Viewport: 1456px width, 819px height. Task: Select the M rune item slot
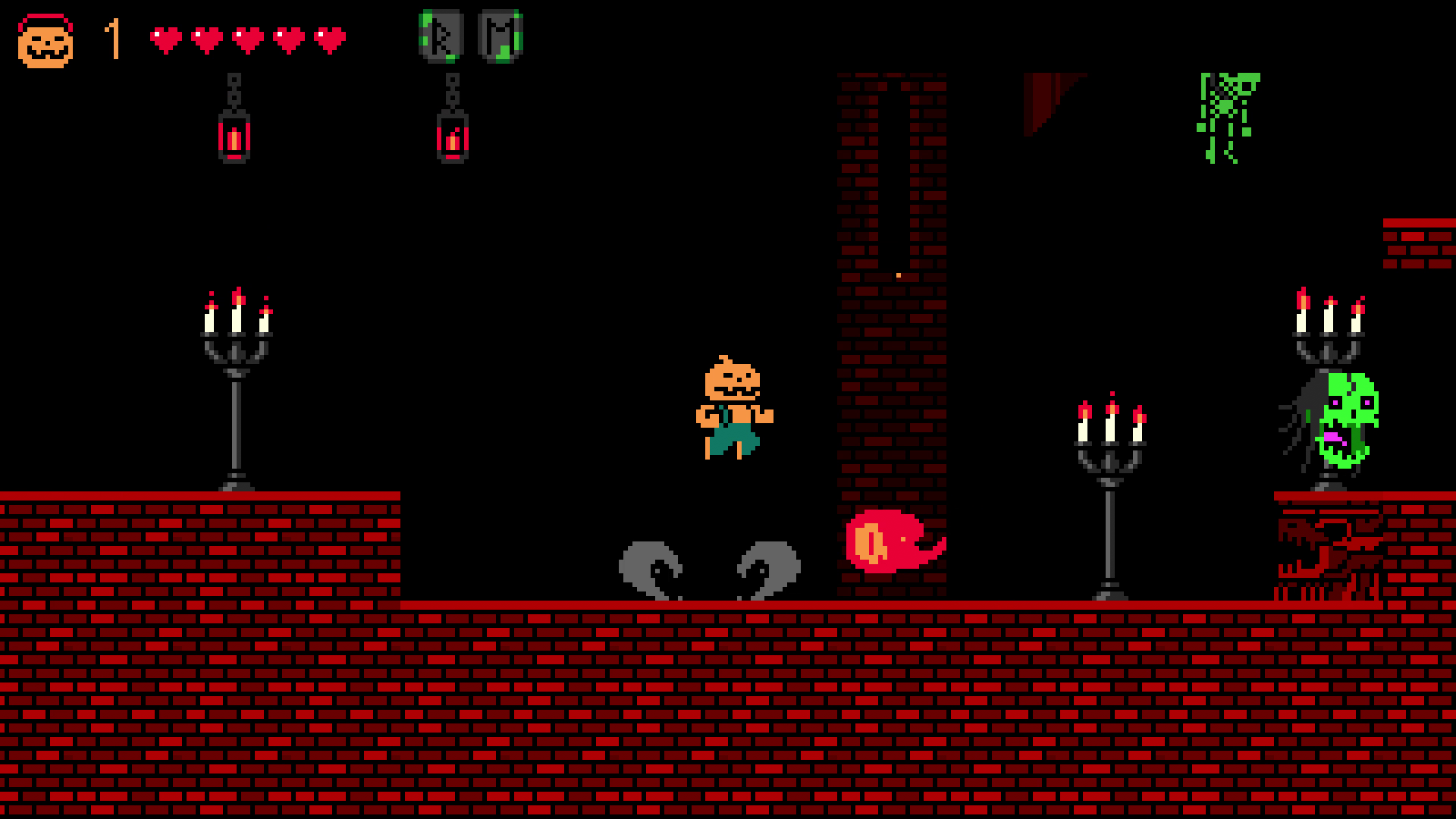click(x=500, y=36)
